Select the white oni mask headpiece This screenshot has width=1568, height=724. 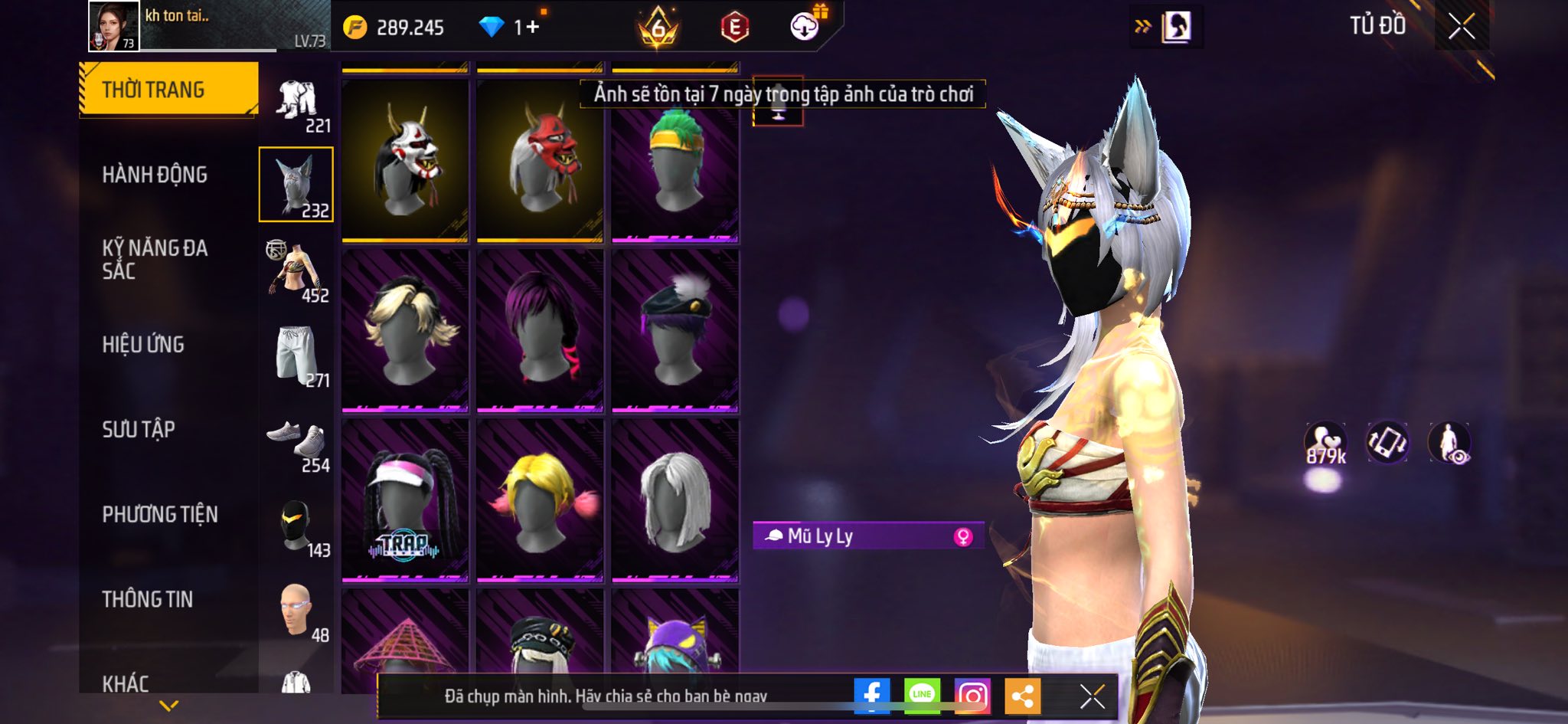405,161
